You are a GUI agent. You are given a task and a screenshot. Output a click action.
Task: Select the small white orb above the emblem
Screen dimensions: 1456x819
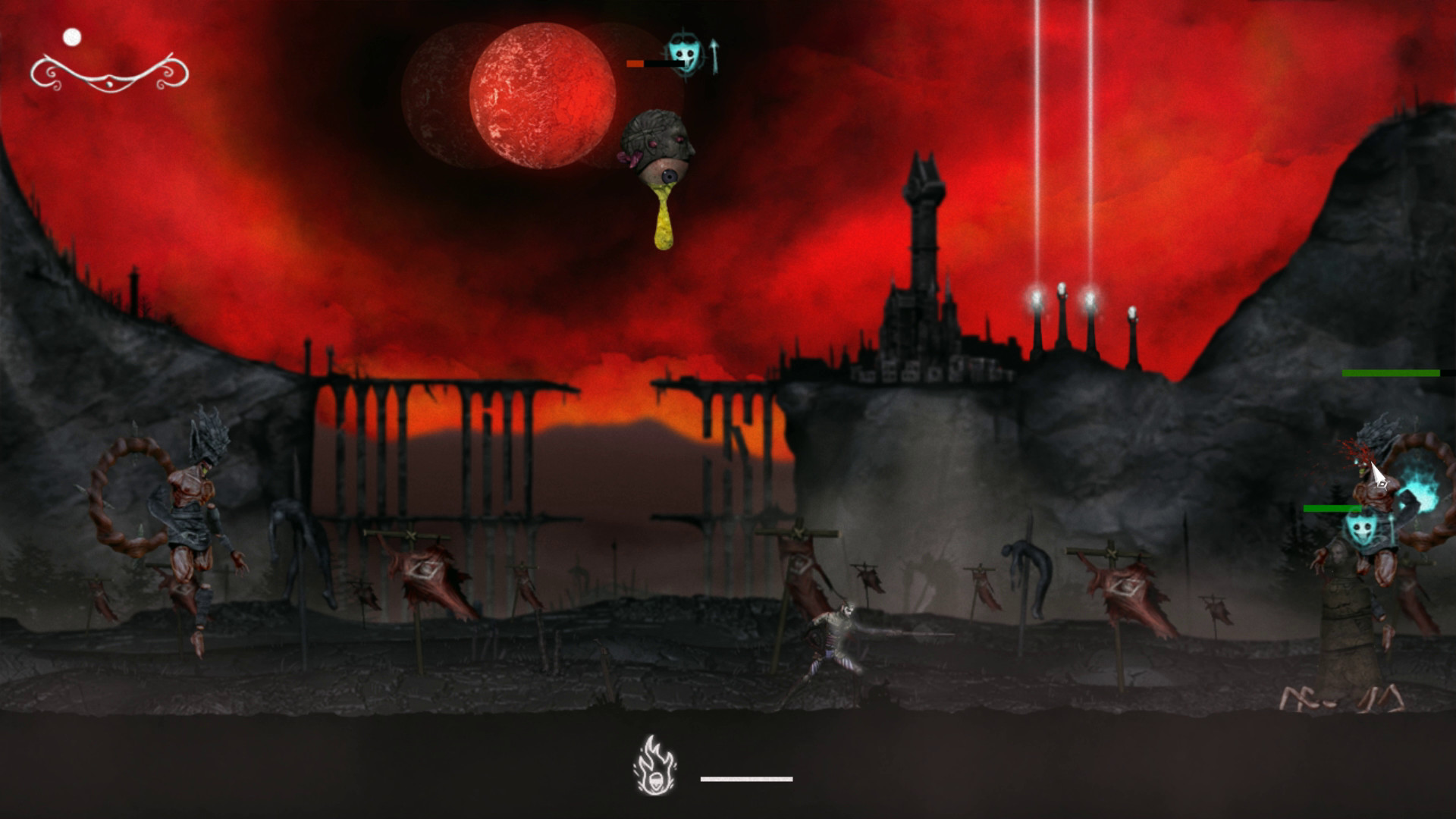coord(73,35)
